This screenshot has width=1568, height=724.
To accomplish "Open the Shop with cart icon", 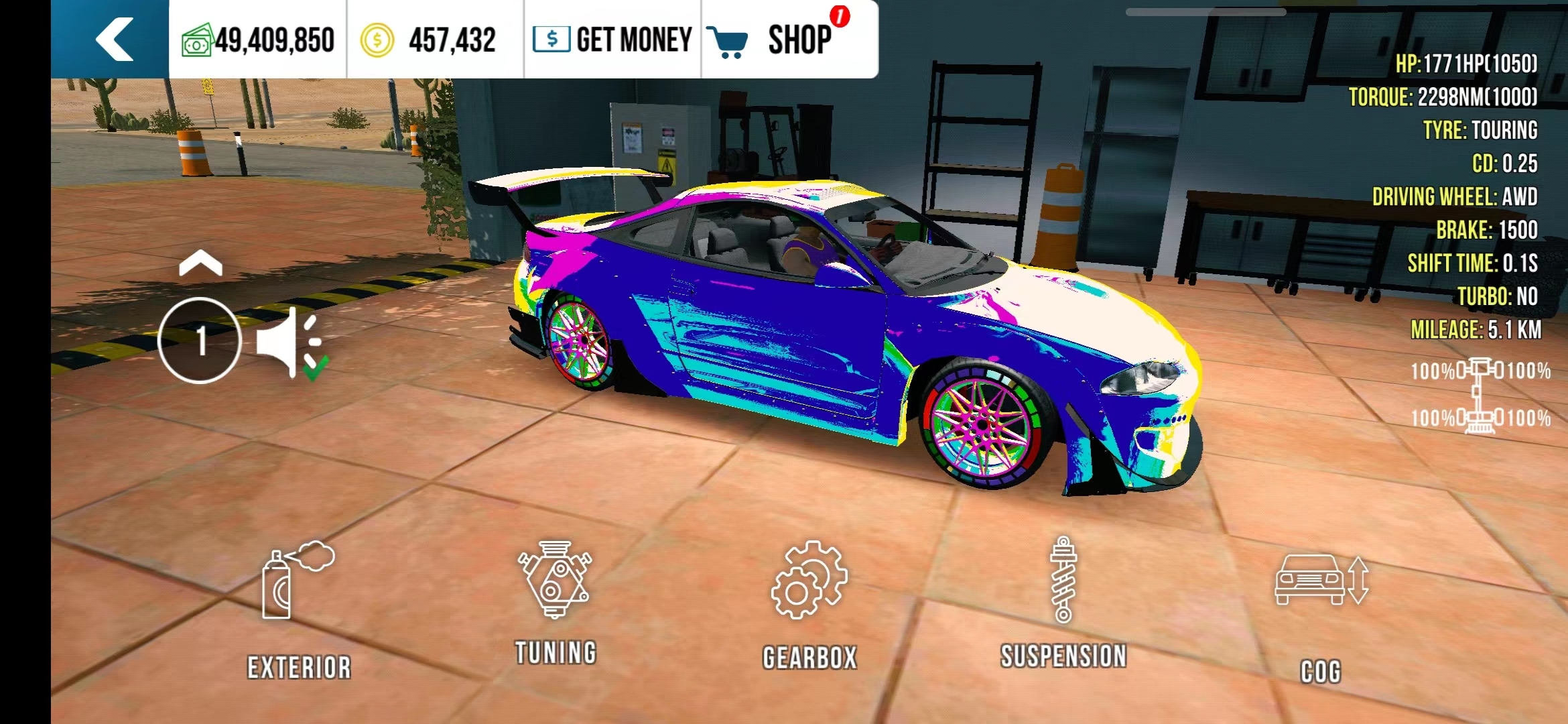I will coord(777,40).
